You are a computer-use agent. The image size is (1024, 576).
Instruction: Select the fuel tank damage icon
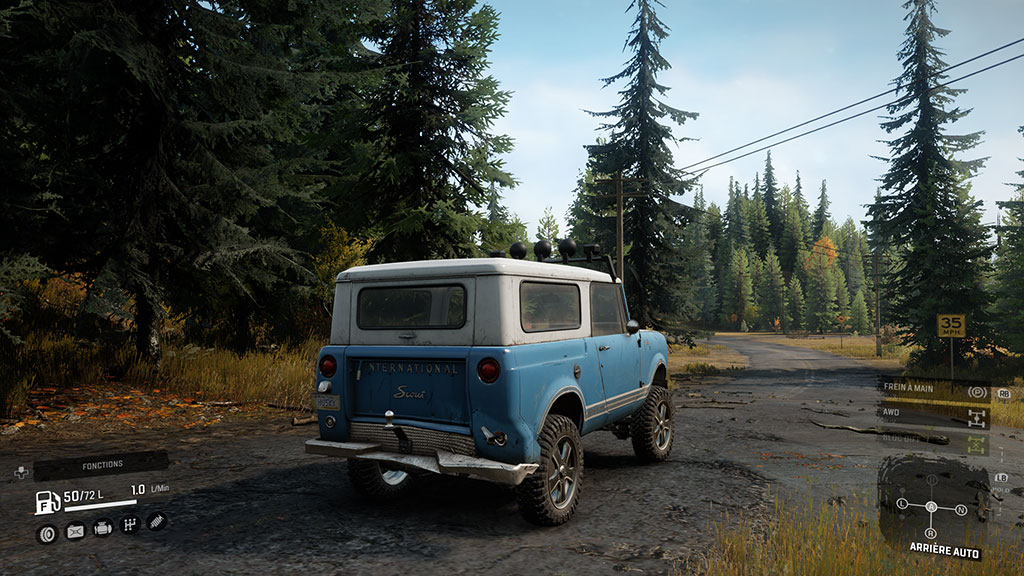point(75,531)
